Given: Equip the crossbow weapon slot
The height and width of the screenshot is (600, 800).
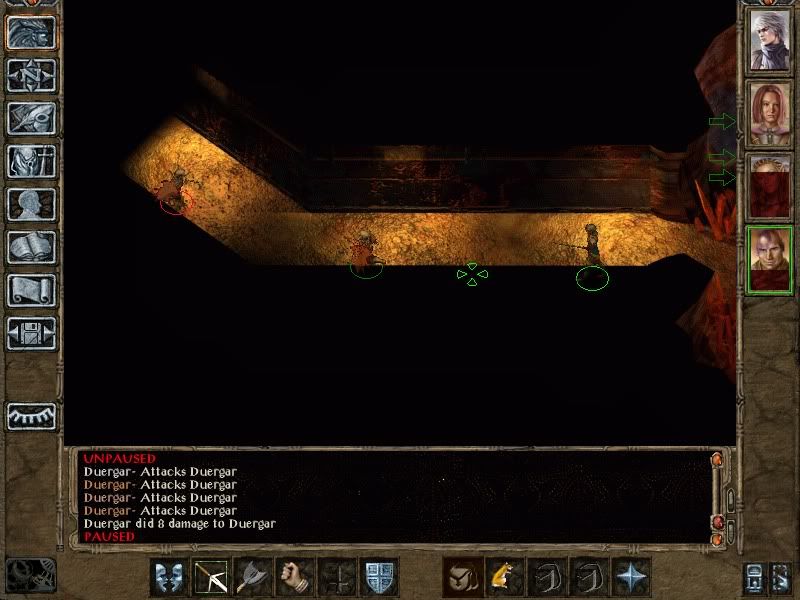Looking at the screenshot, I should pos(211,578).
